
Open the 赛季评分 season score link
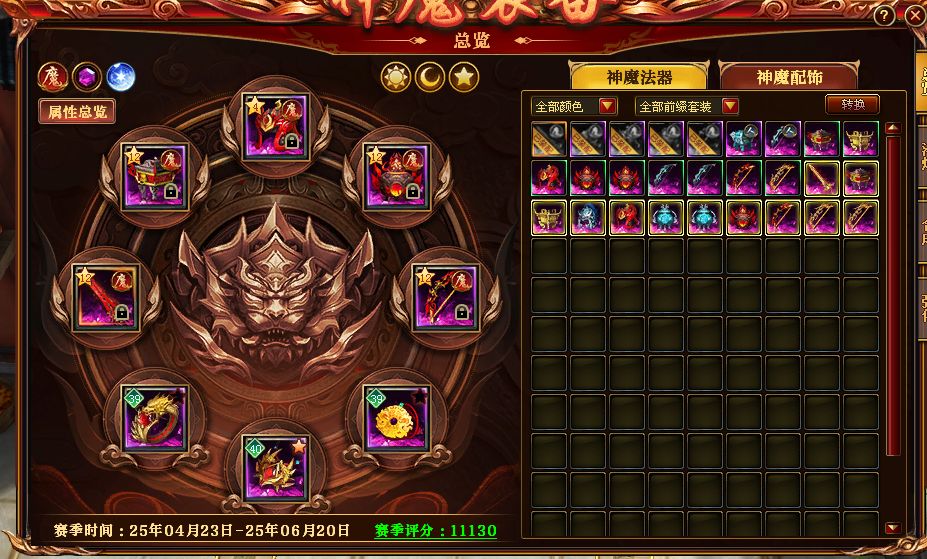[x=435, y=531]
